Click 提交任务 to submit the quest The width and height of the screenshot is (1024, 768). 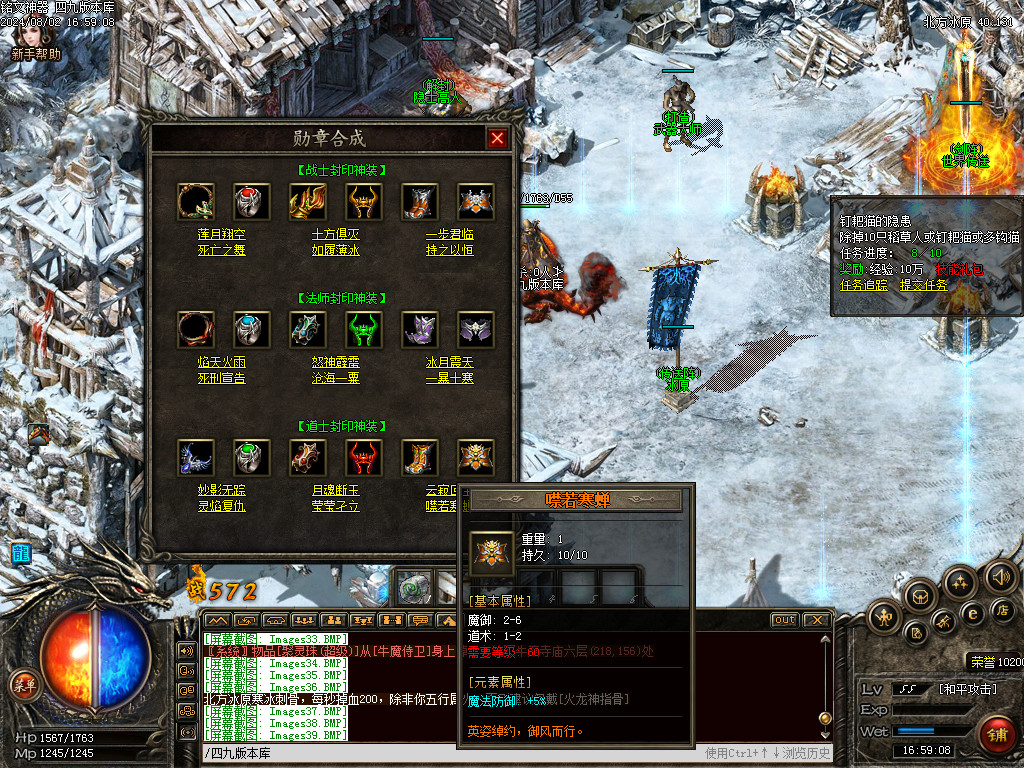pyautogui.click(x=924, y=285)
